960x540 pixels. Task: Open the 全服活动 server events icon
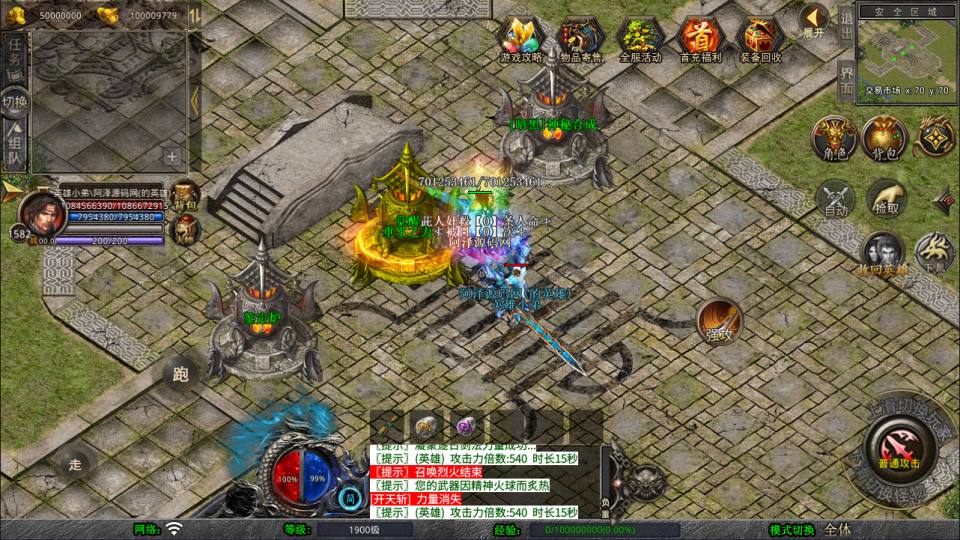(641, 38)
